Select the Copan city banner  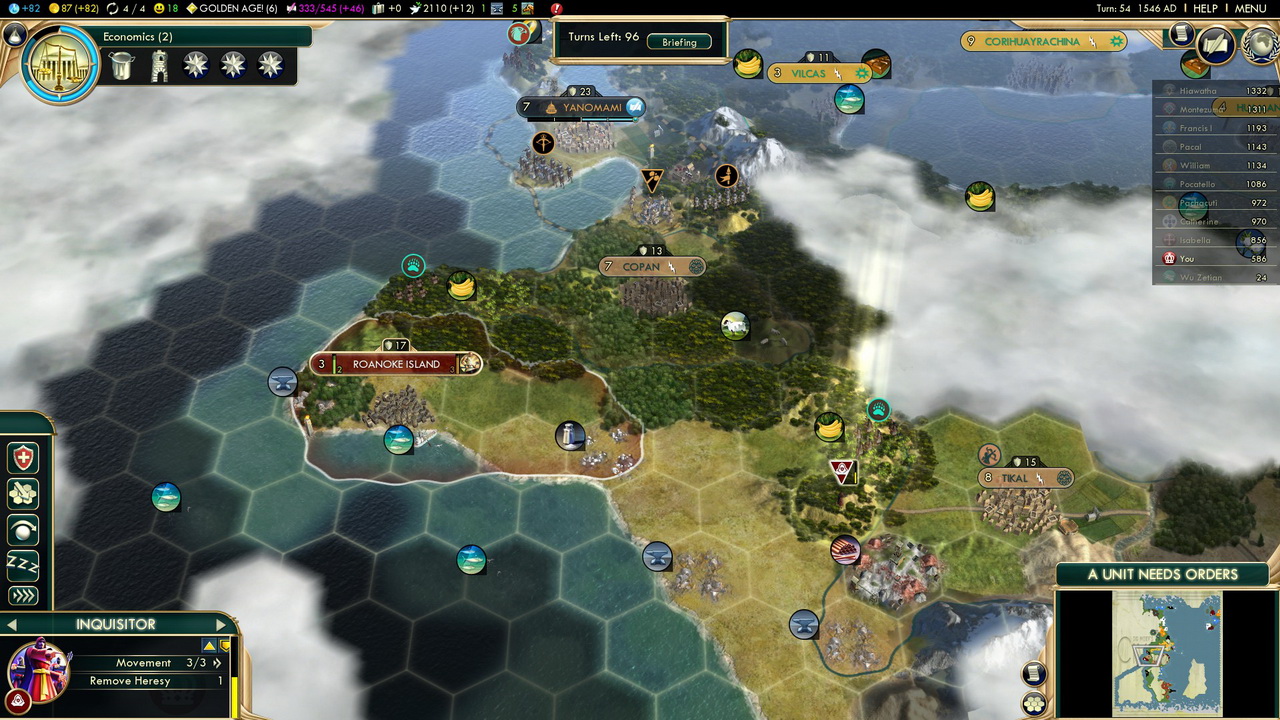[641, 267]
